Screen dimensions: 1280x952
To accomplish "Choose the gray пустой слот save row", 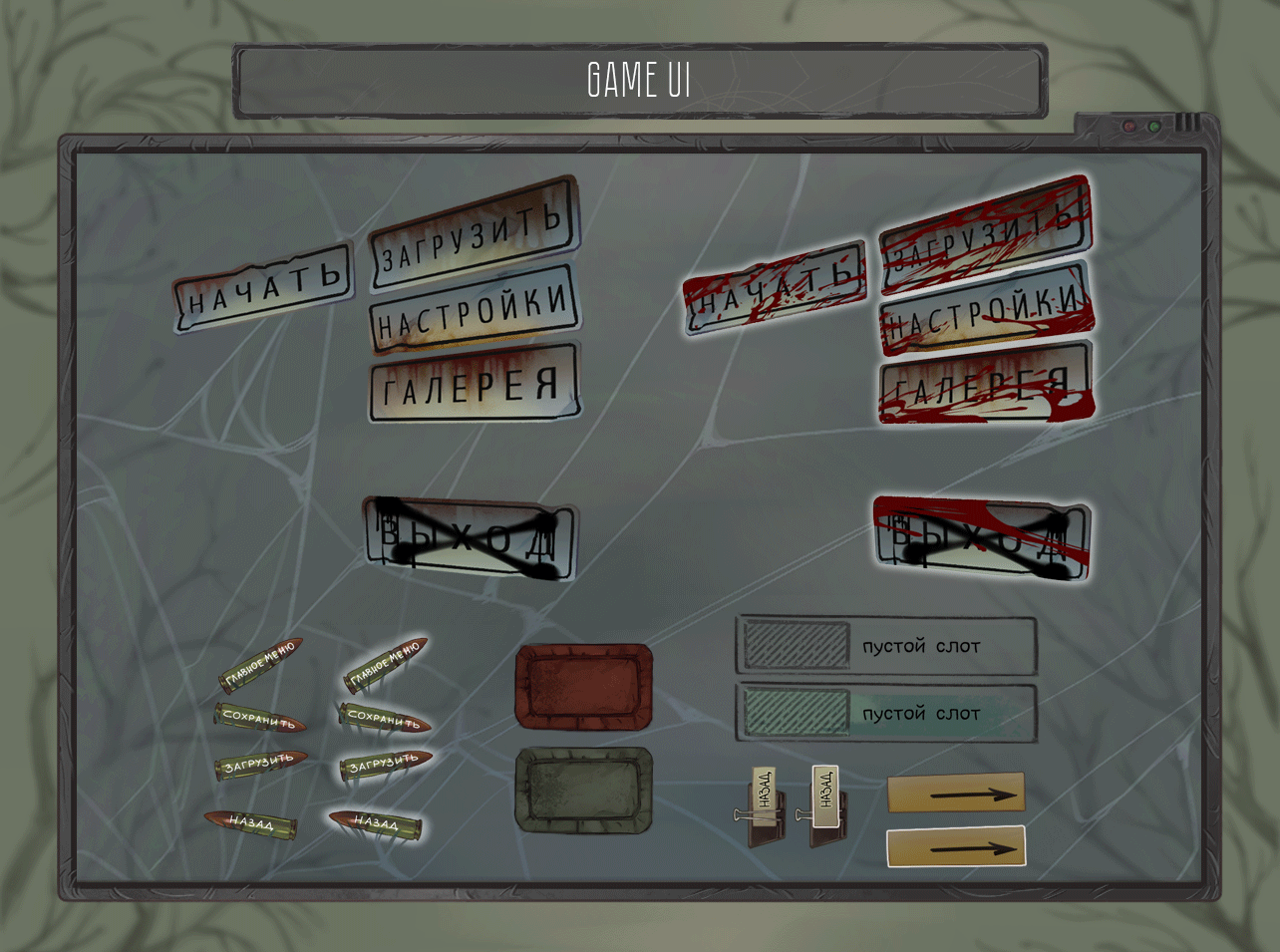I will click(886, 646).
